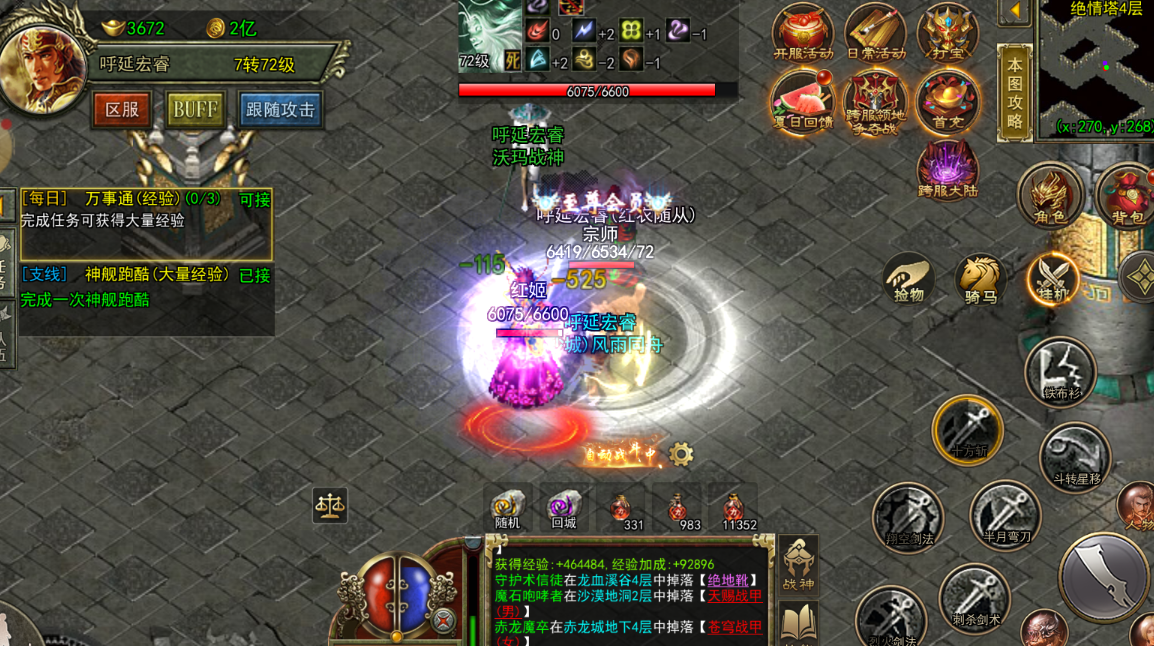1154x646 pixels.
Task: Open the 区服 server button
Action: (122, 109)
